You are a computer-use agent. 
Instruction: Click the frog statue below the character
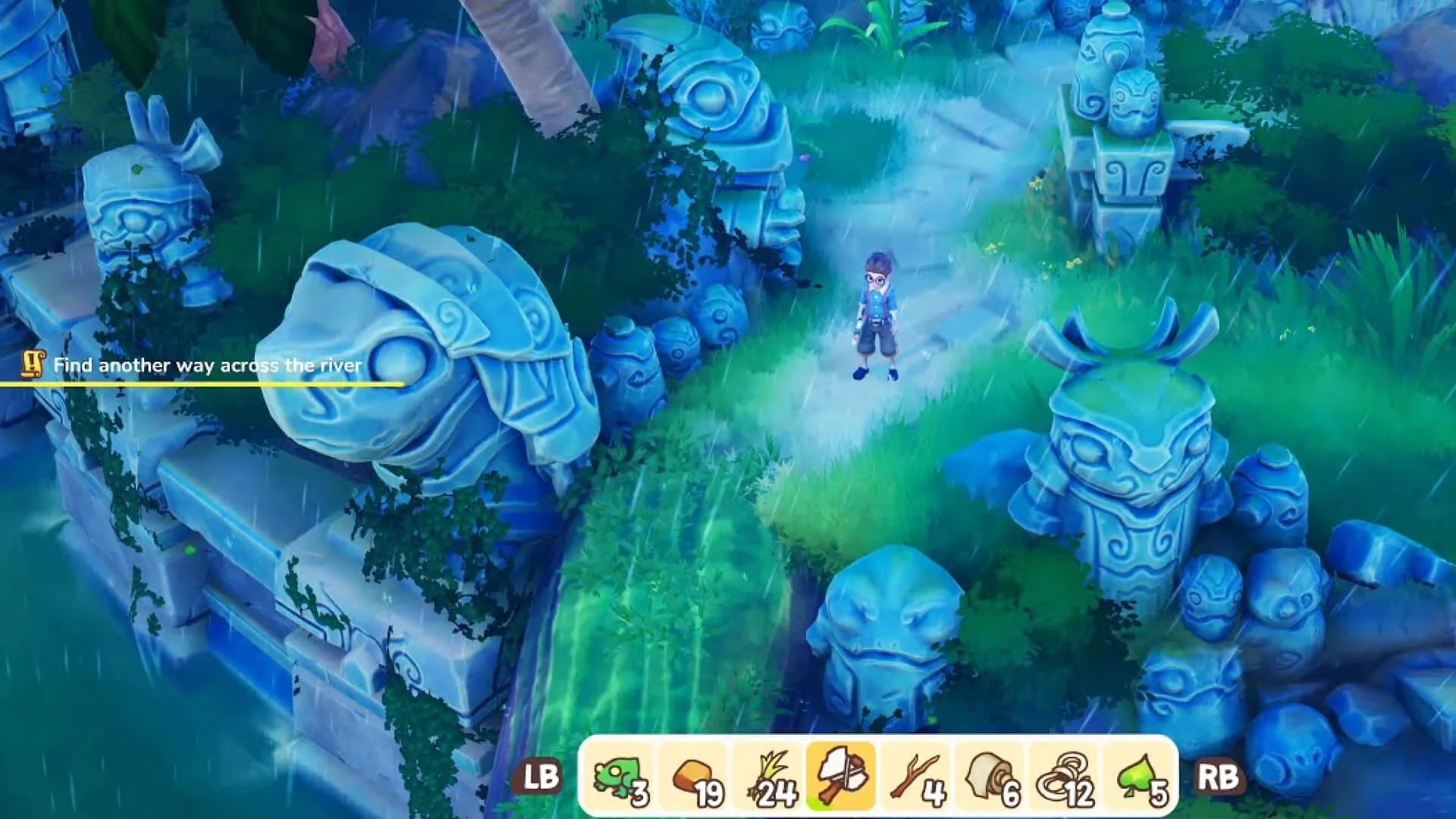[x=887, y=629]
